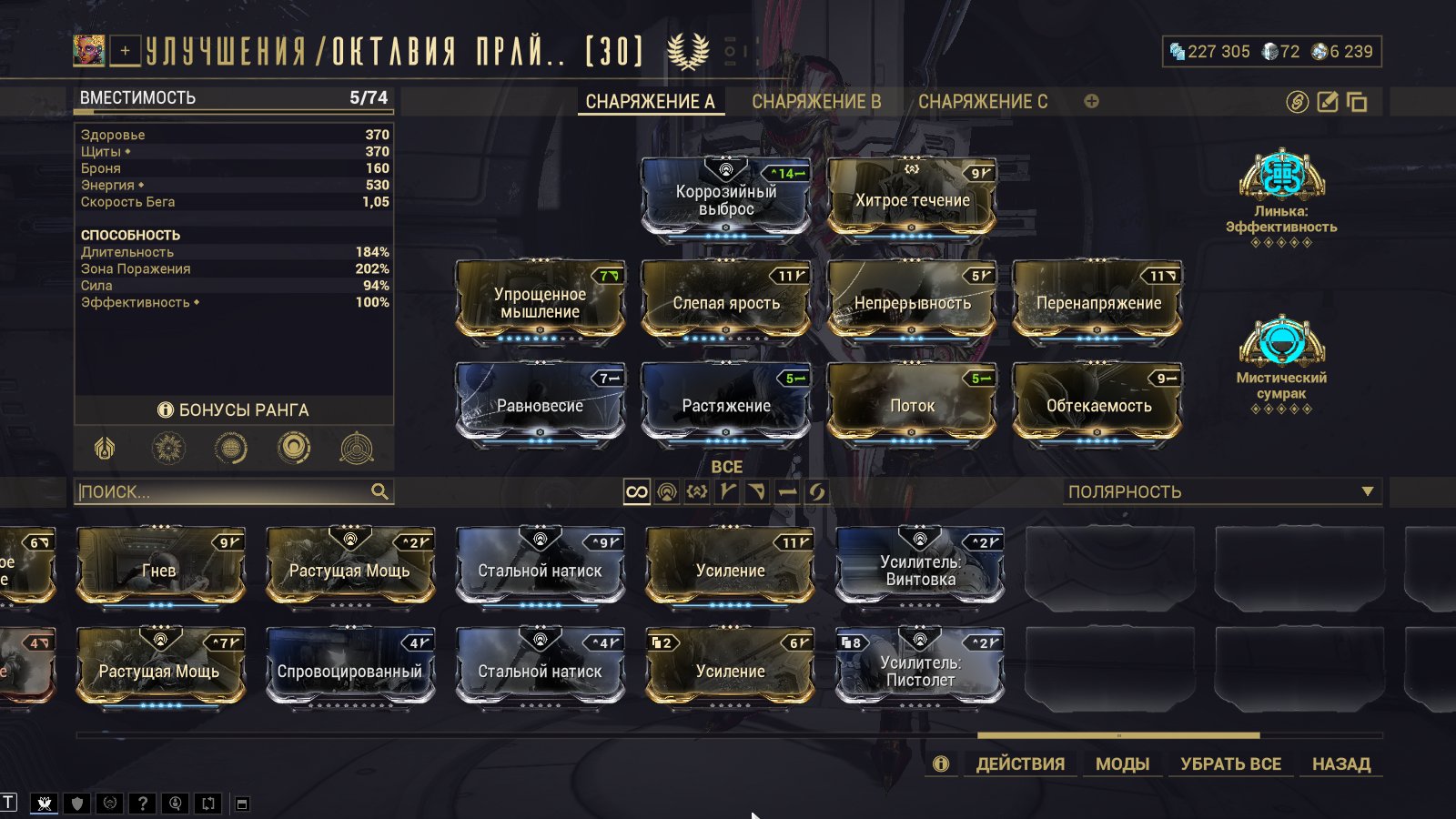Choose the equipped Слепая ярость mod

tap(726, 301)
